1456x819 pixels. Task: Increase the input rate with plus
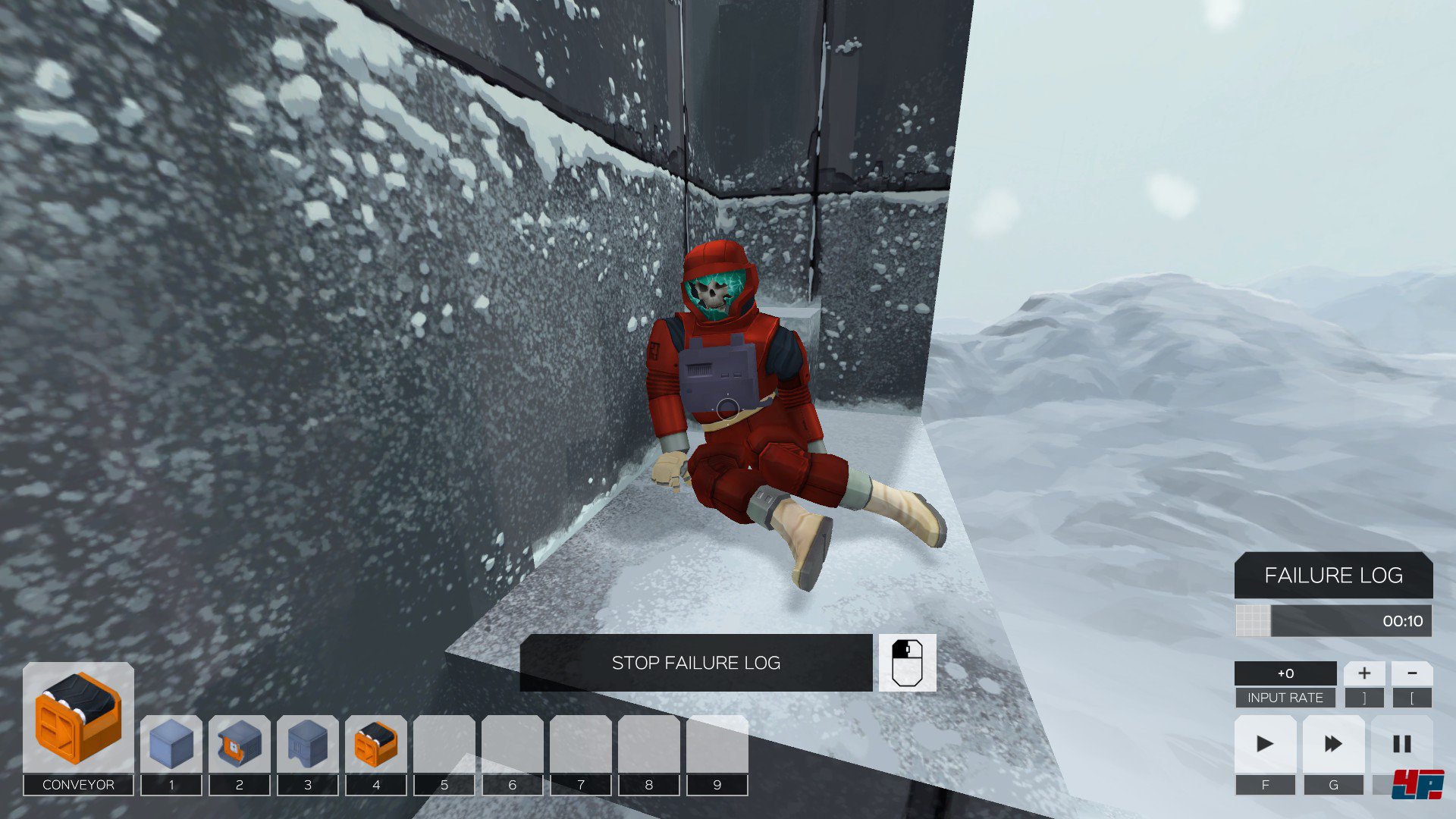[1363, 673]
